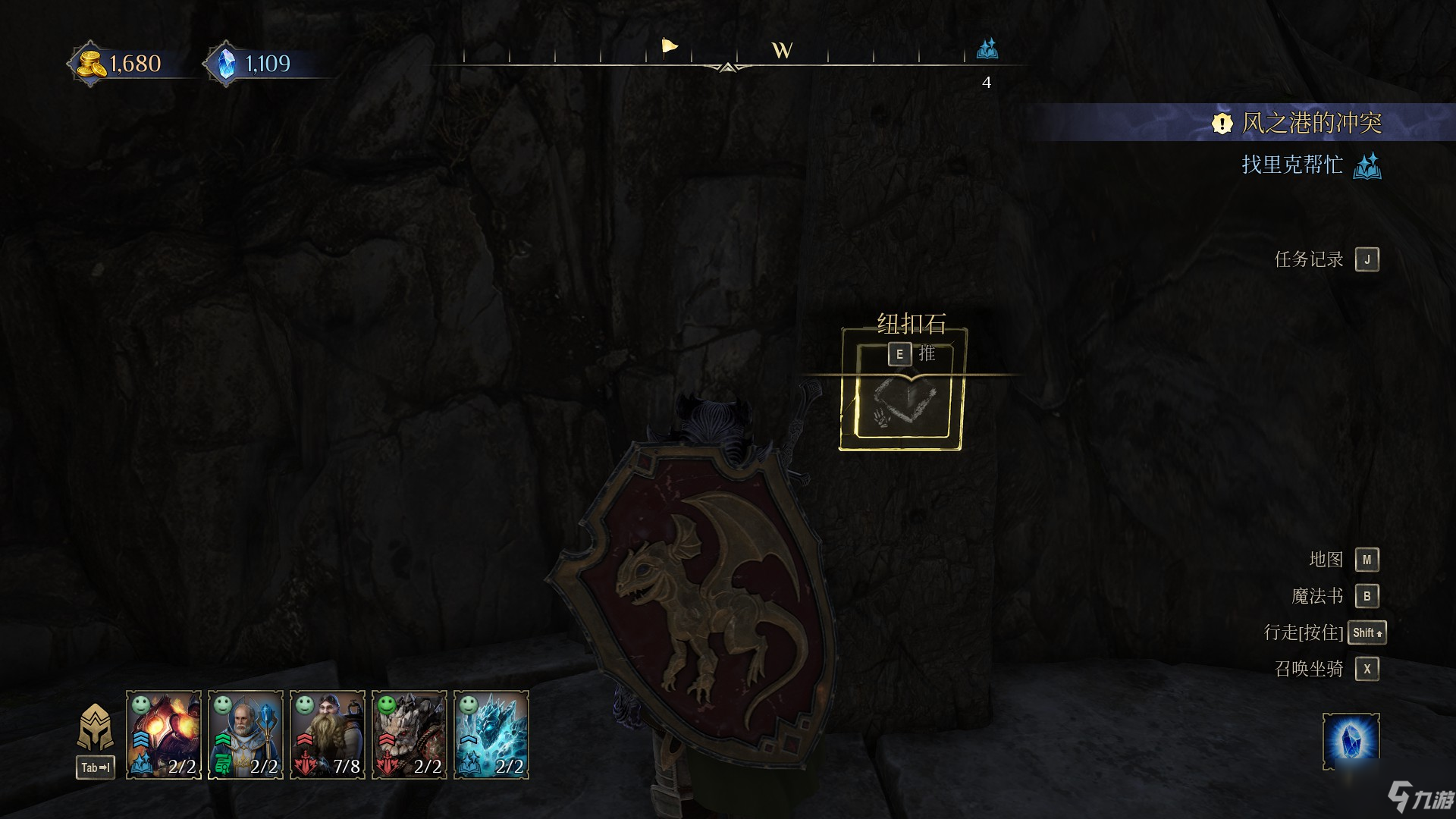Choose the bearded dwarf unit card
1456x819 pixels.
tap(328, 734)
